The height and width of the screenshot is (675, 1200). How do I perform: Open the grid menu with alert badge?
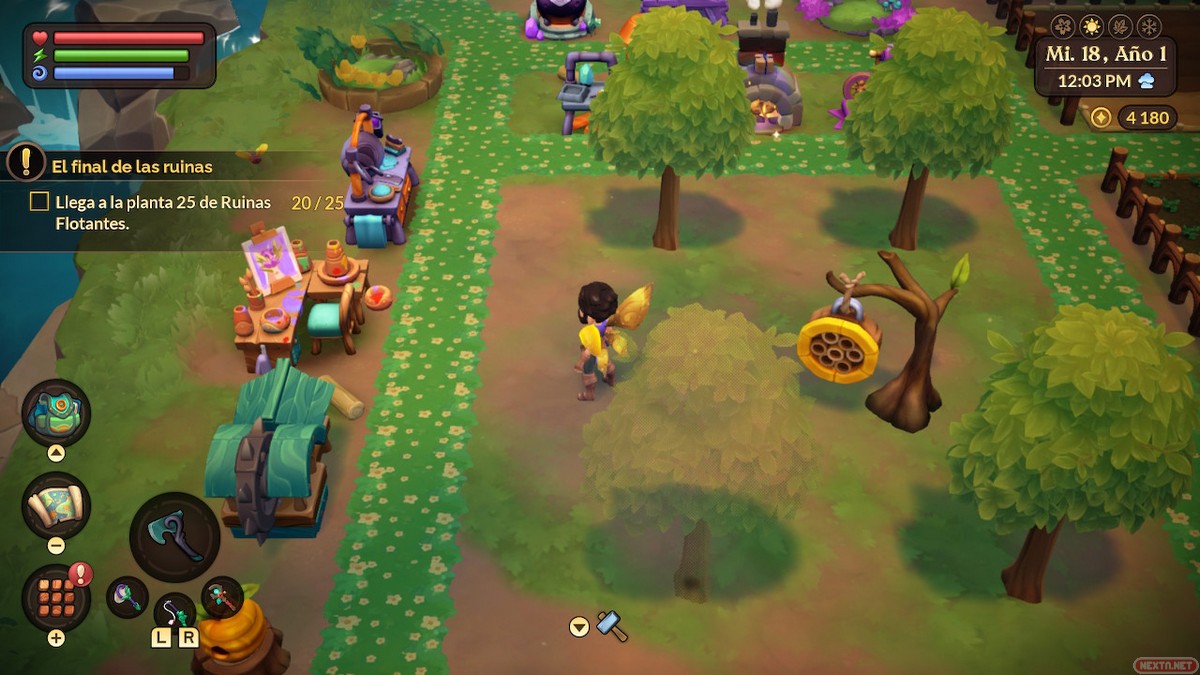coord(56,597)
